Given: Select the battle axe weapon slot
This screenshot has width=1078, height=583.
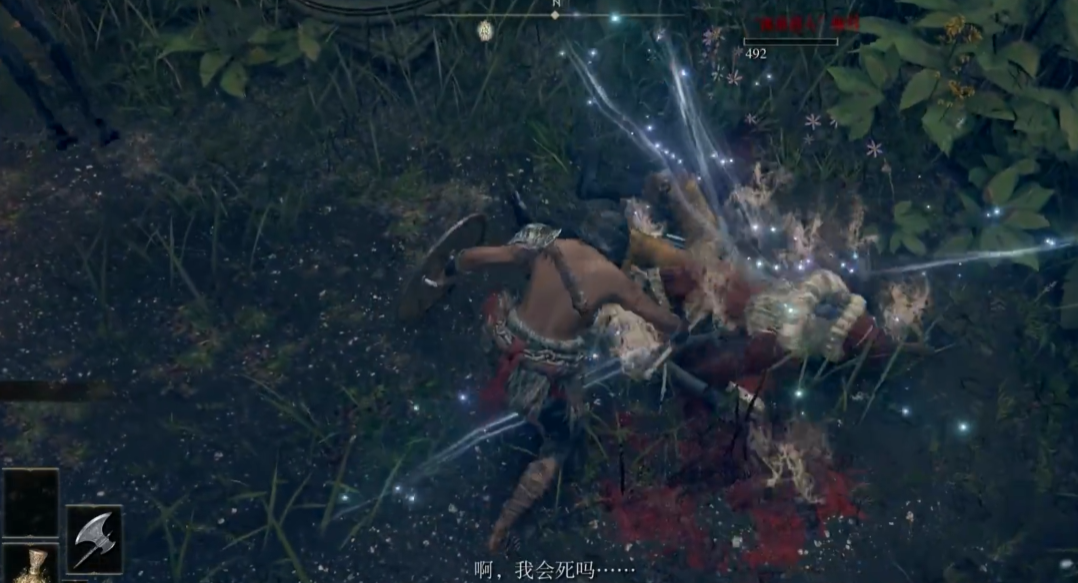Looking at the screenshot, I should pyautogui.click(x=94, y=539).
